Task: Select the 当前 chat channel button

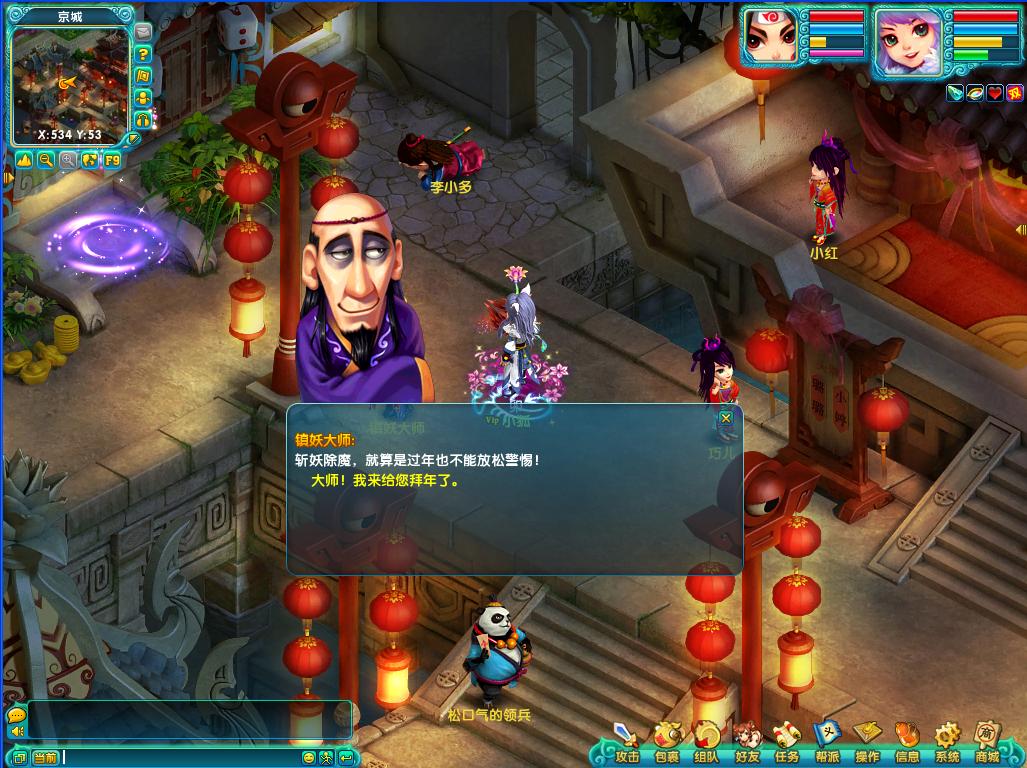Action: point(45,757)
